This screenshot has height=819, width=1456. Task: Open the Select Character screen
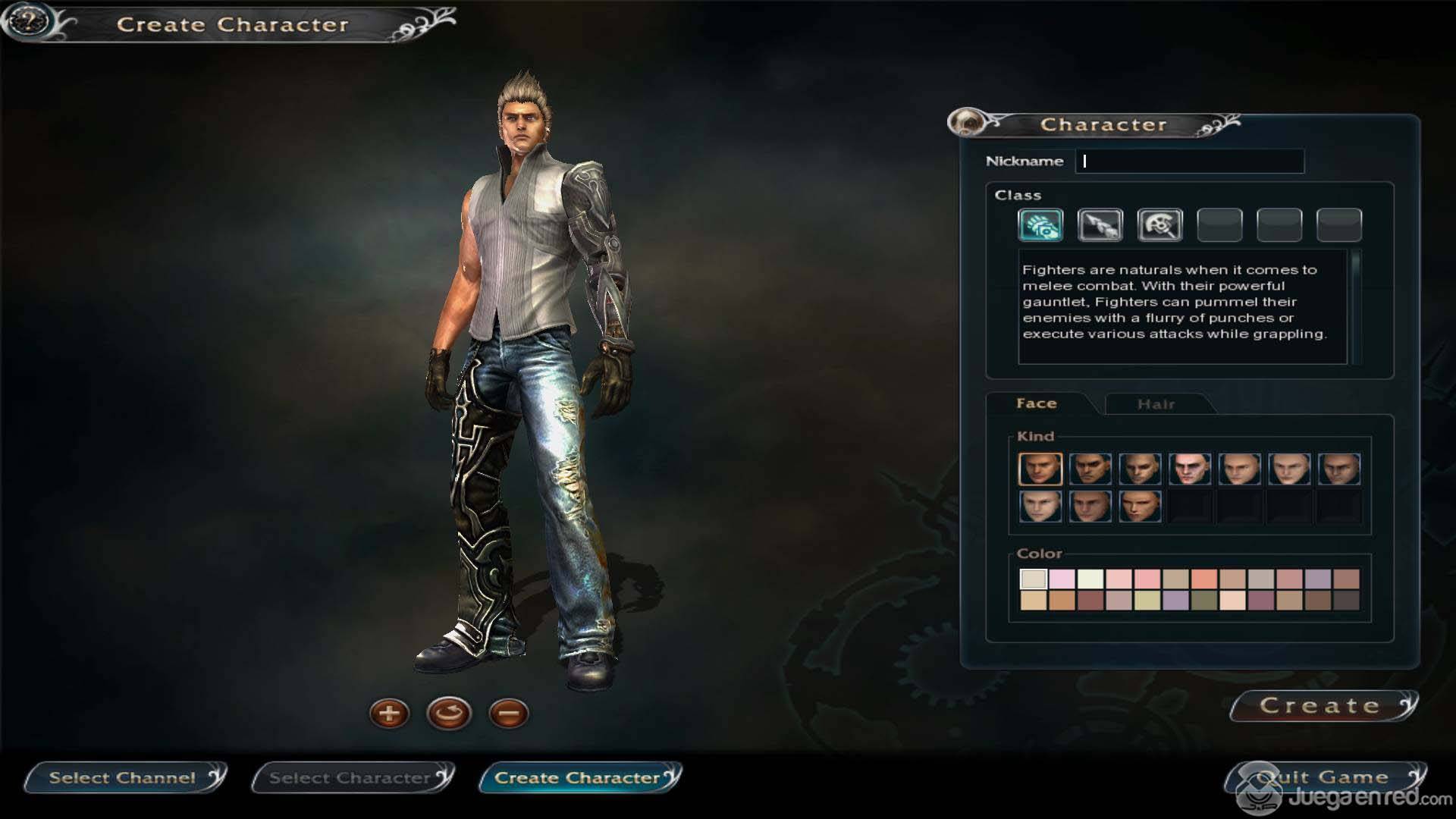tap(351, 778)
